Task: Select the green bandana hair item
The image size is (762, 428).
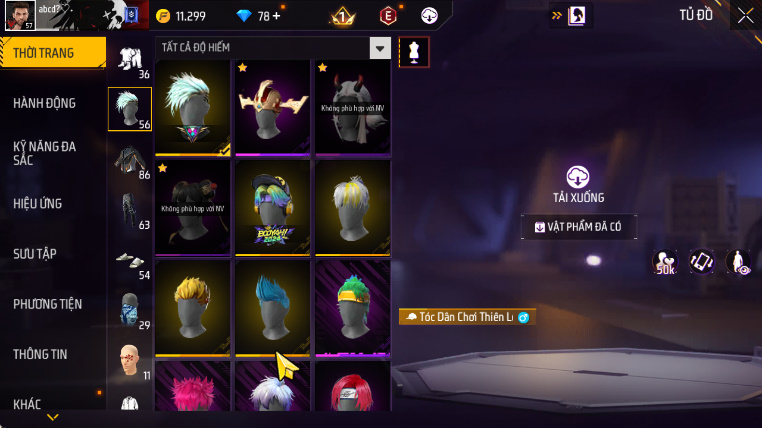Action: pos(352,307)
